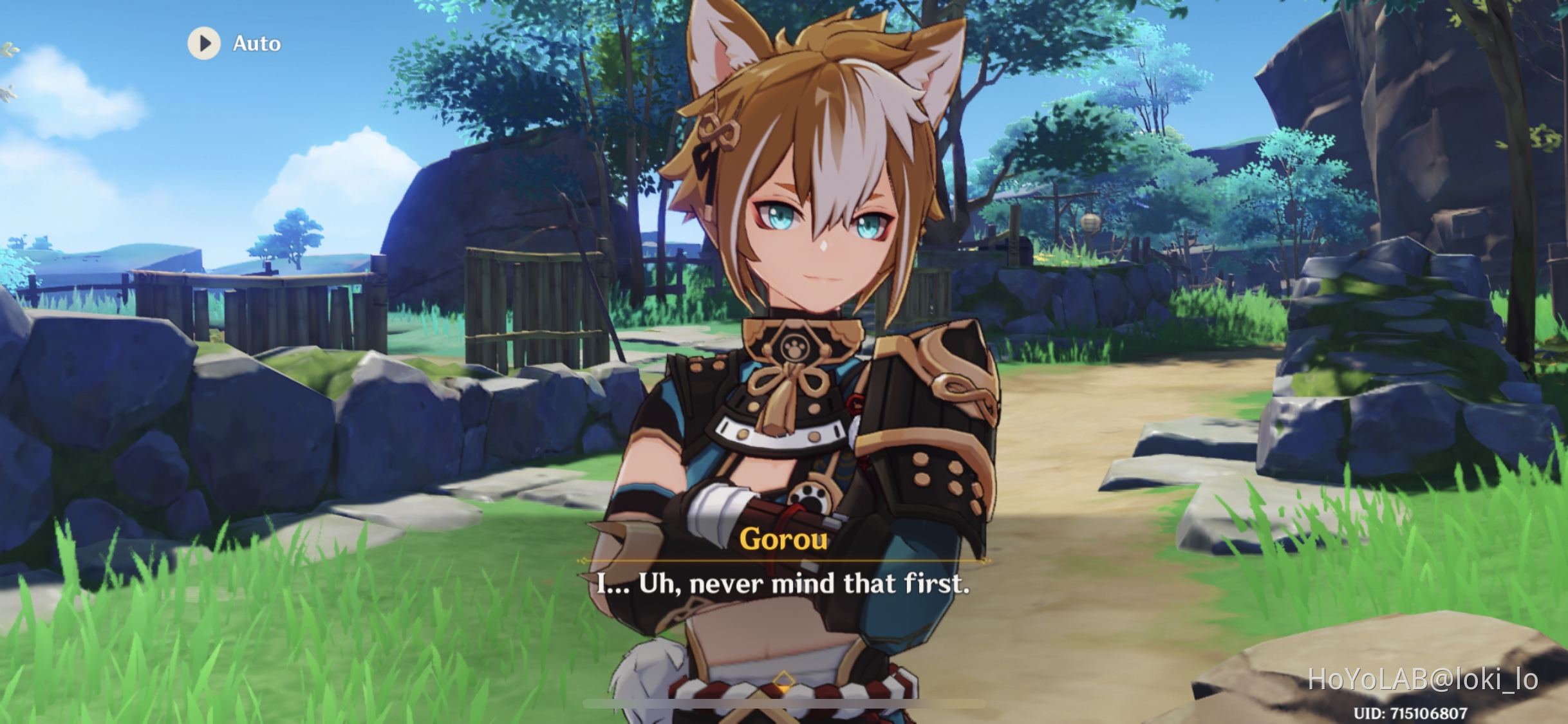The image size is (1568, 724).
Task: Tap the Auto play icon
Action: pyautogui.click(x=205, y=44)
